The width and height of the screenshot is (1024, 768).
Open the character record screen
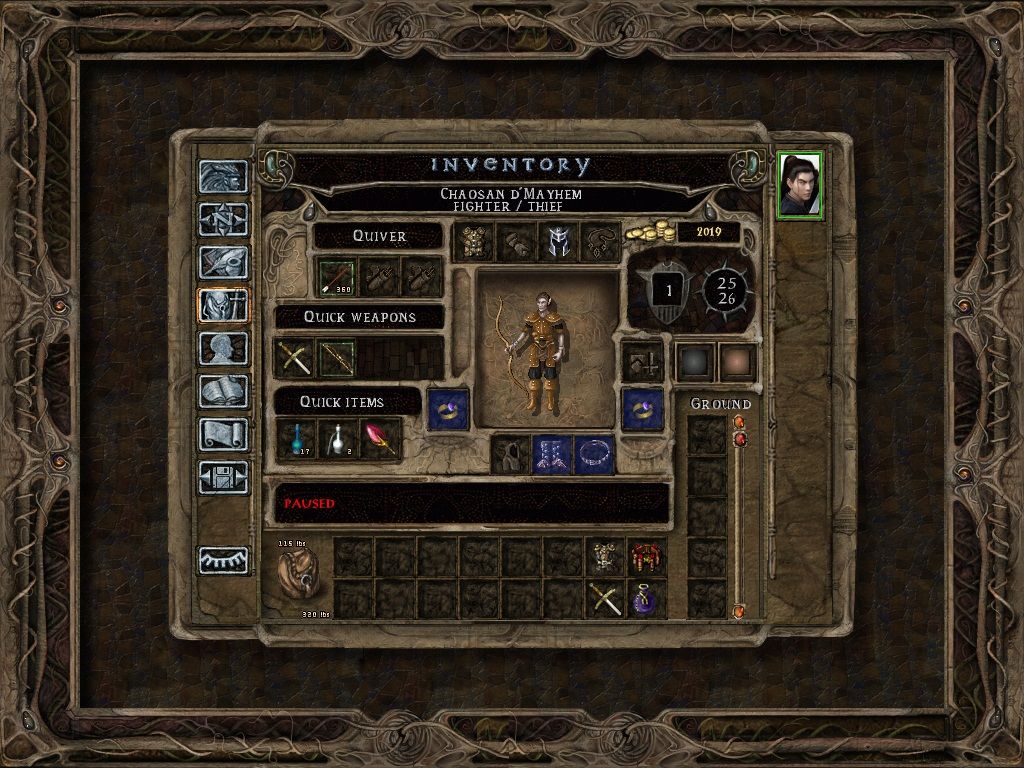[x=223, y=348]
